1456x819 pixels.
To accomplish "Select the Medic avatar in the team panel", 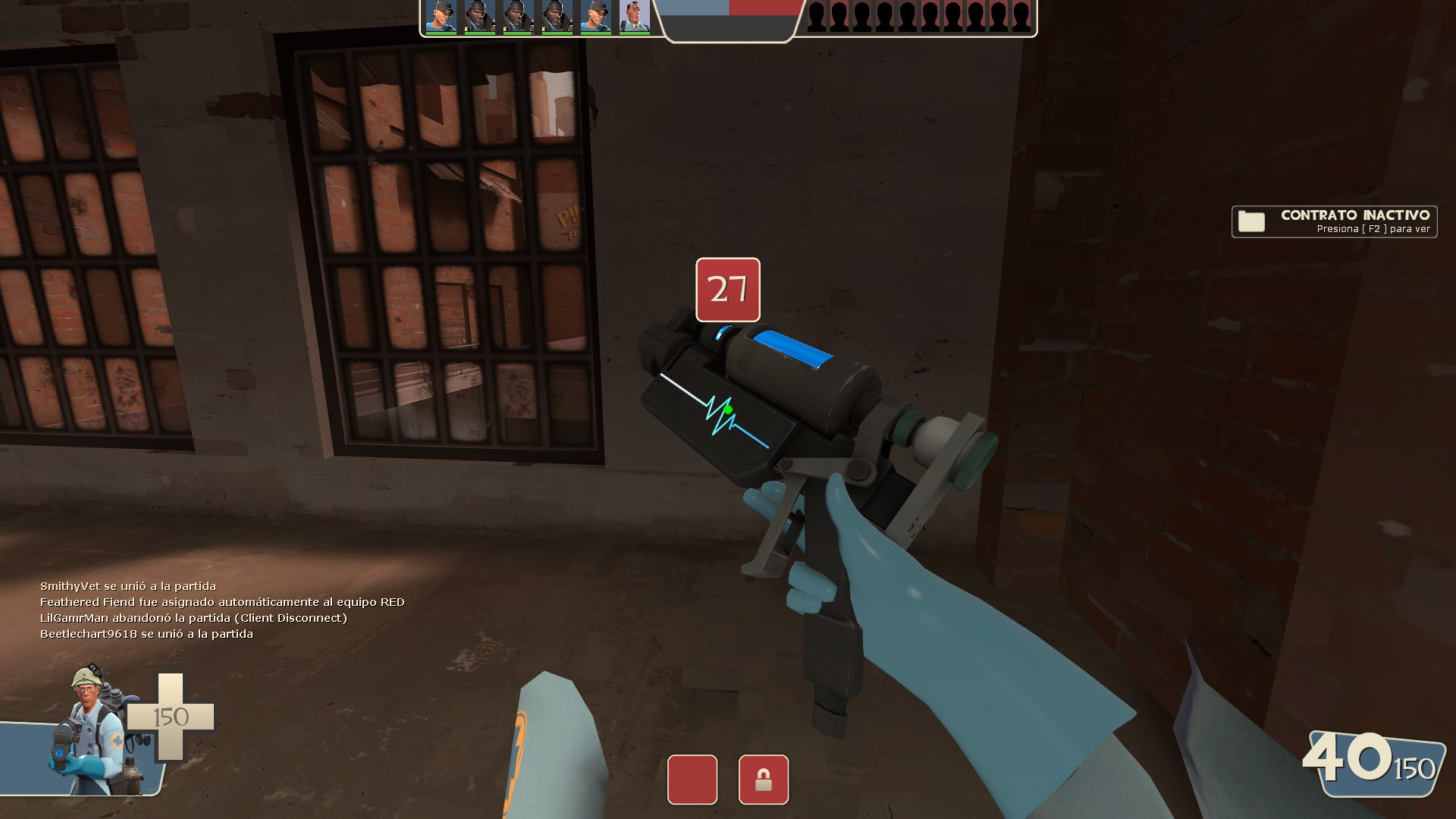I will 635,15.
